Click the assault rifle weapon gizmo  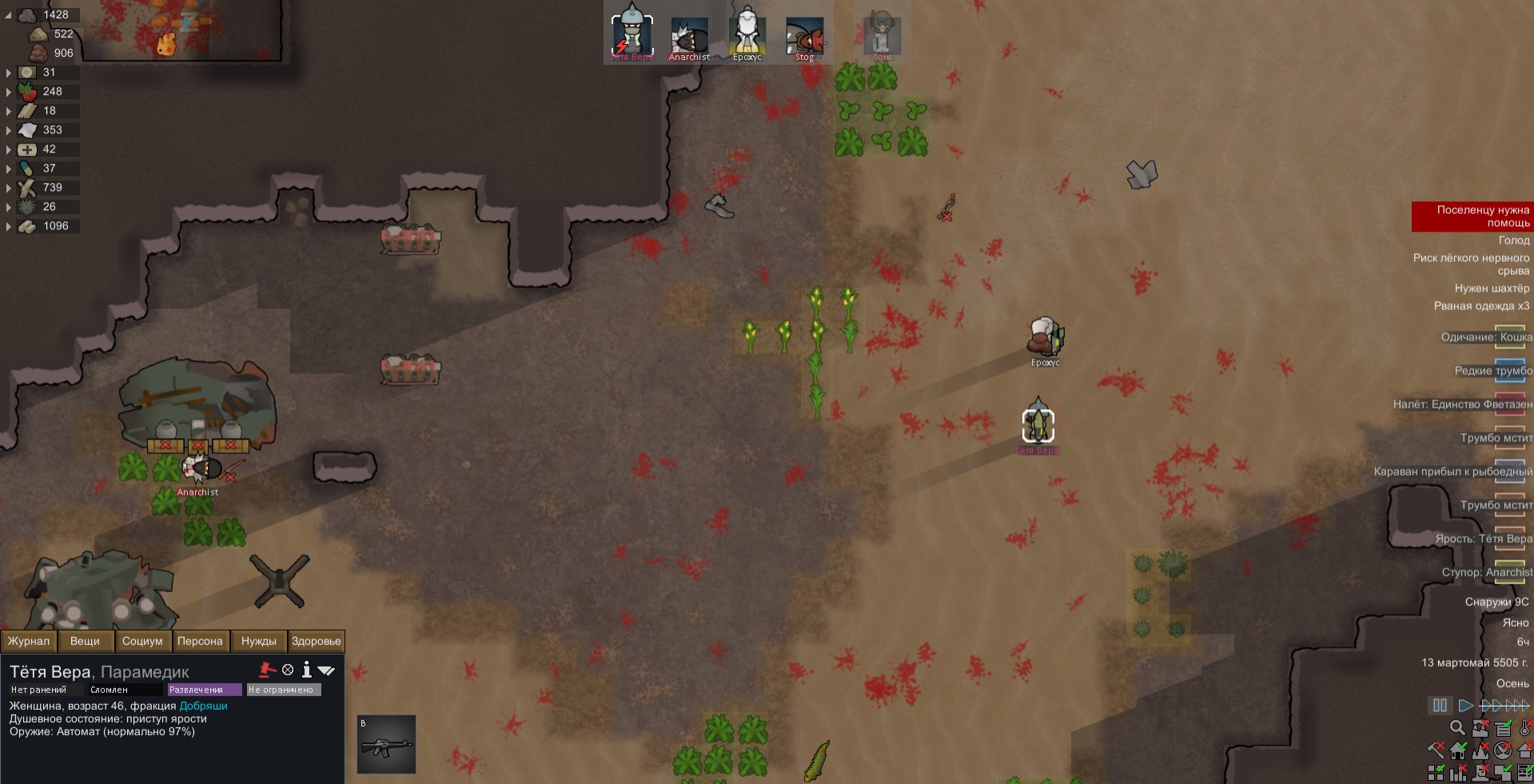point(386,744)
